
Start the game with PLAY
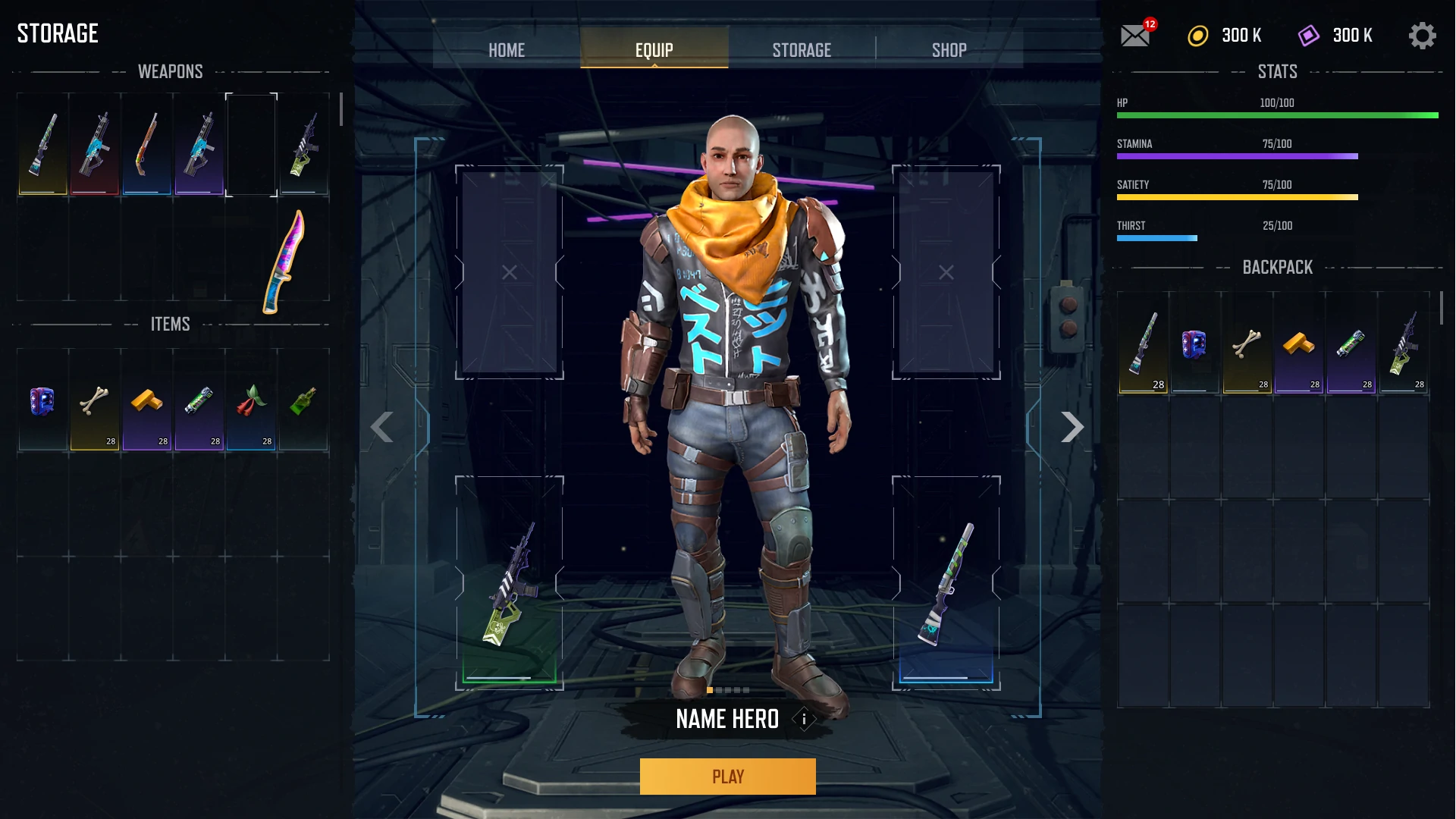727,777
